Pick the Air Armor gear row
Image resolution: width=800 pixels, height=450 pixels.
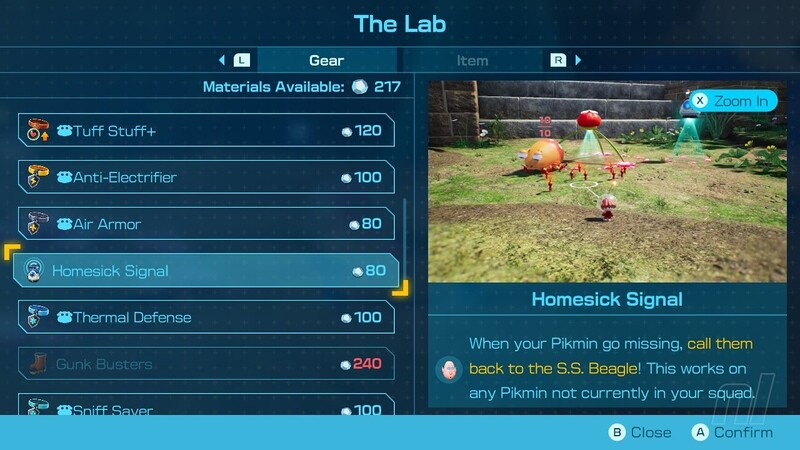pos(206,224)
